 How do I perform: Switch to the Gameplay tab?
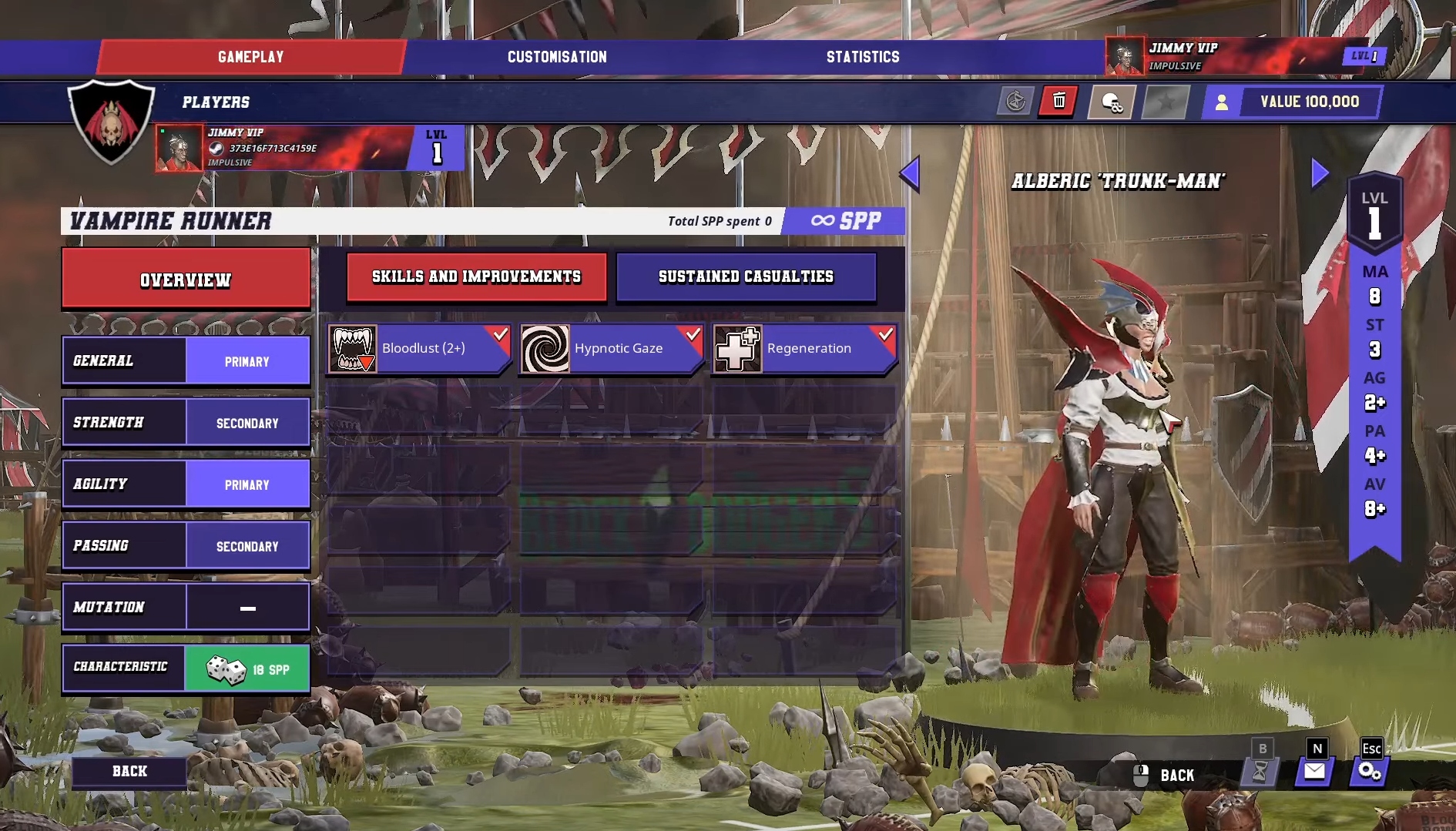click(x=250, y=57)
